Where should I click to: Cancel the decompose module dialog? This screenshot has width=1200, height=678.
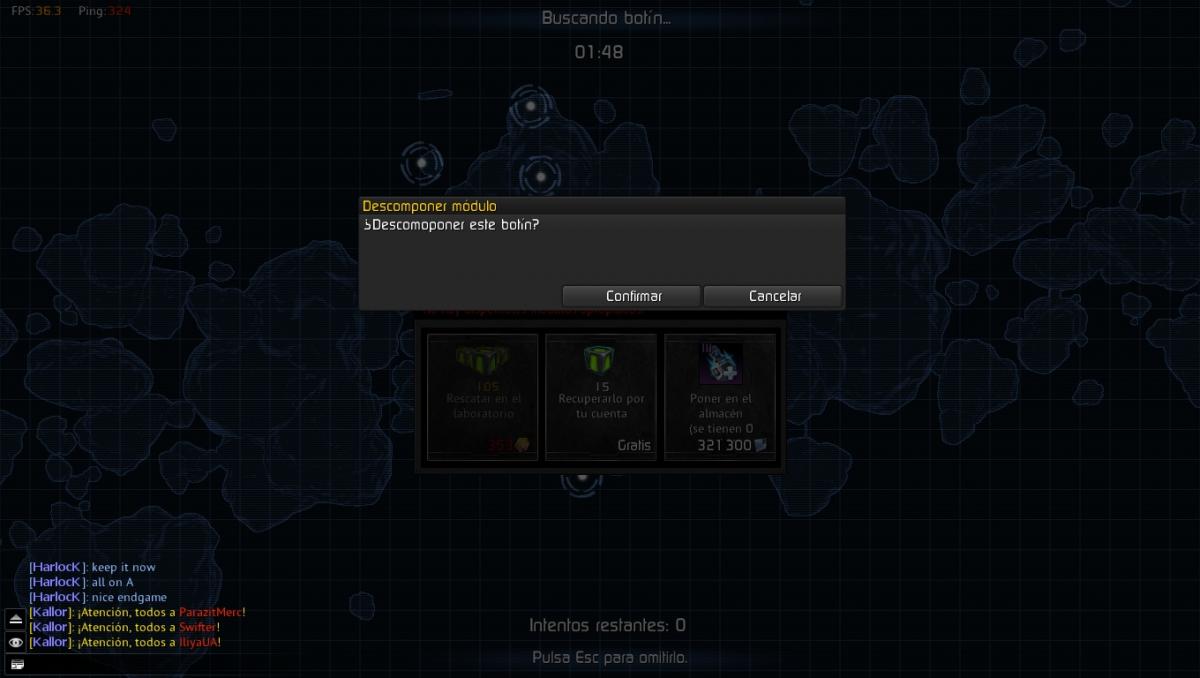point(774,296)
